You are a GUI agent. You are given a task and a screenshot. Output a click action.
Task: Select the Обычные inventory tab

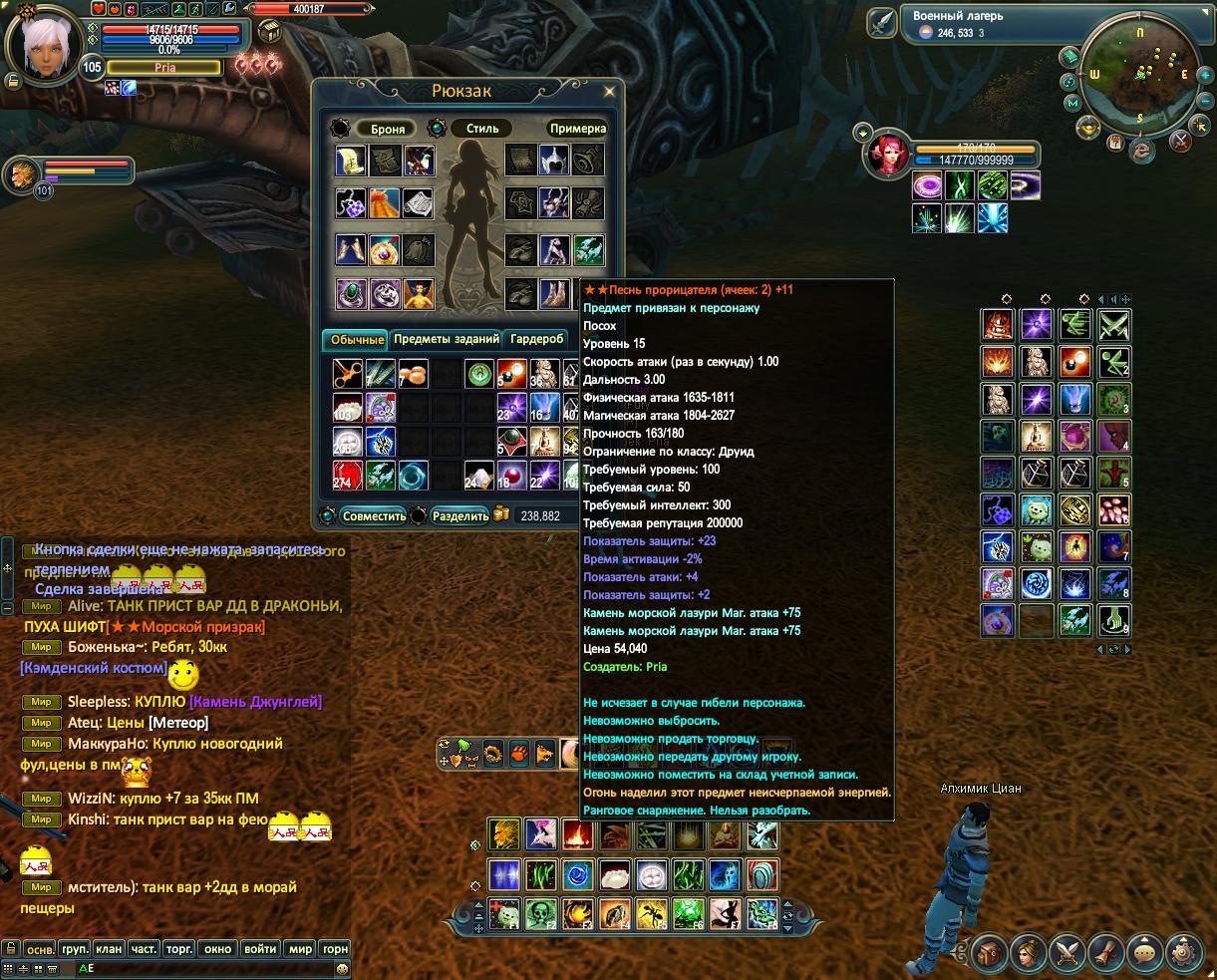tap(357, 340)
